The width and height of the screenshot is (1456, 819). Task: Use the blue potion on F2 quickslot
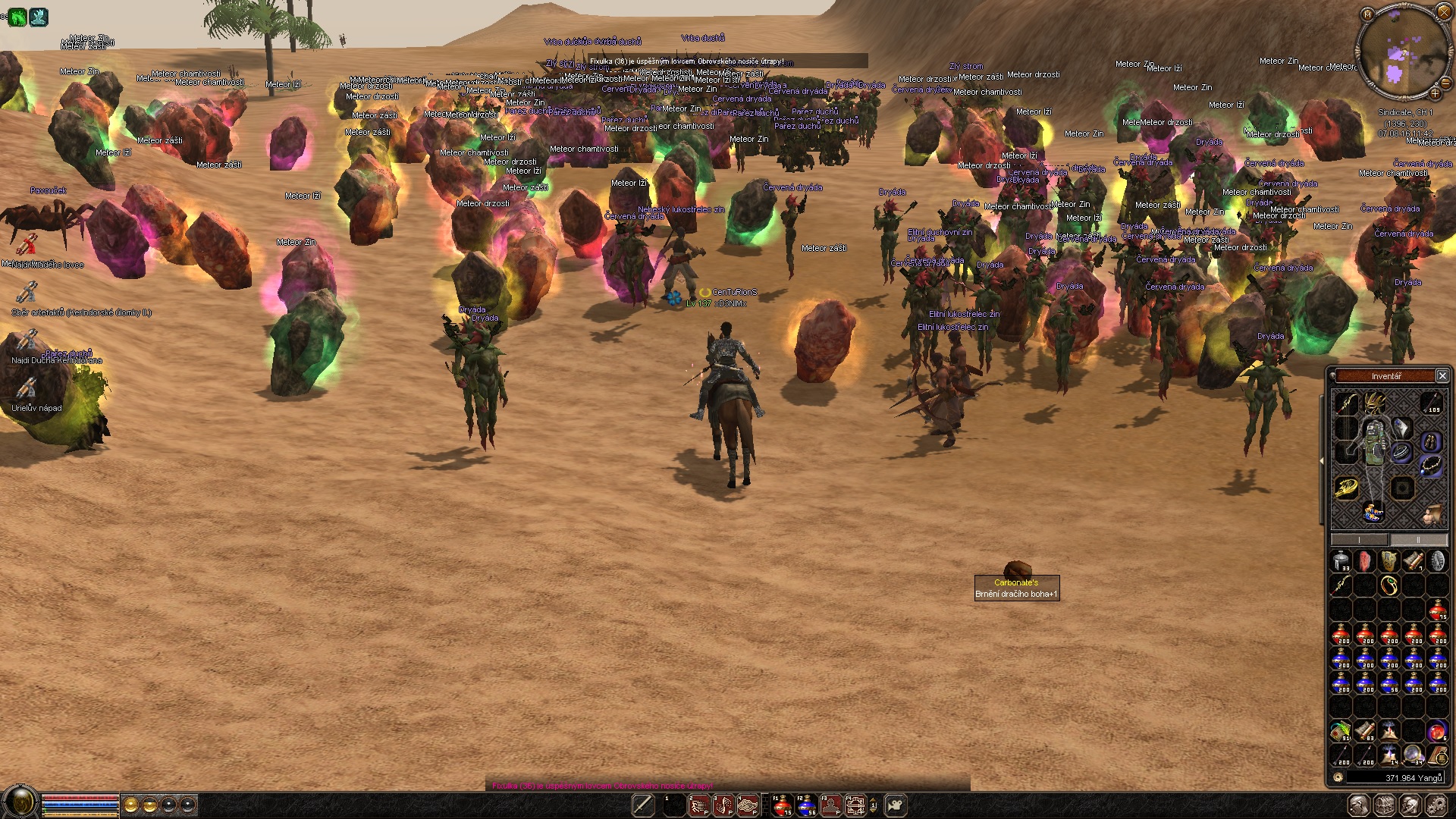tap(806, 805)
